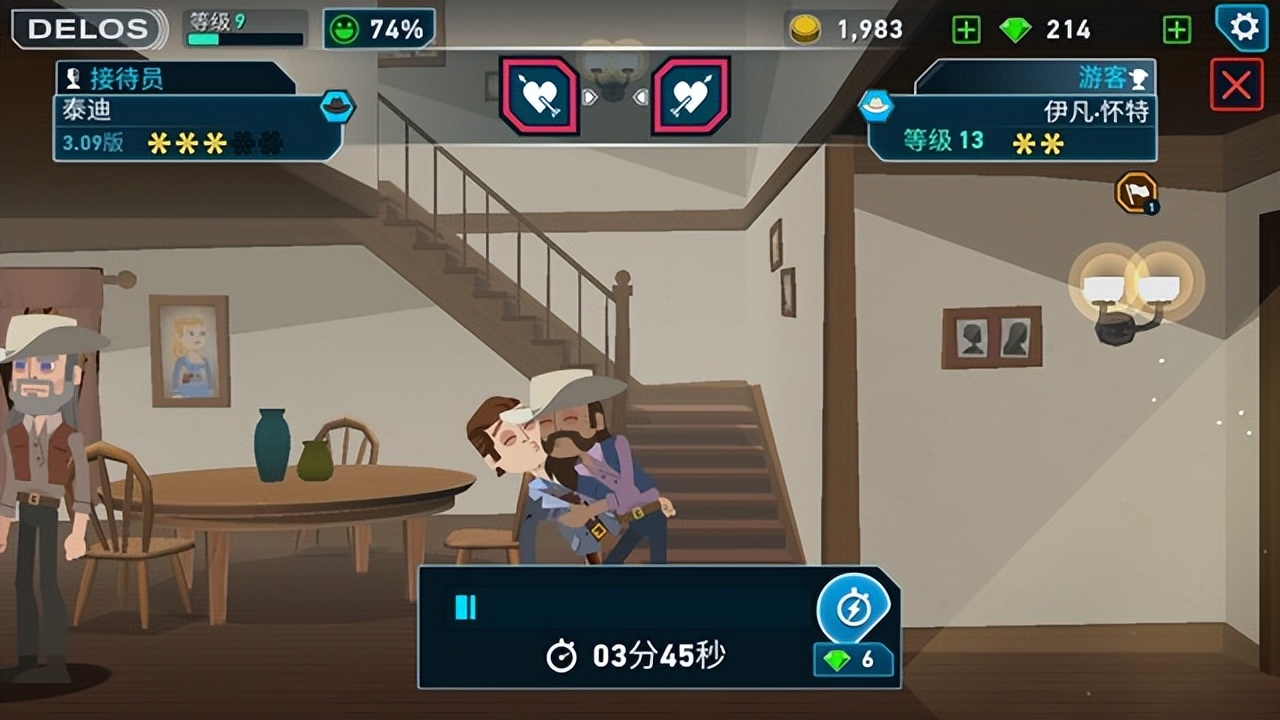The height and width of the screenshot is (720, 1280).
Task: Open the orange flag badge
Action: point(1136,193)
